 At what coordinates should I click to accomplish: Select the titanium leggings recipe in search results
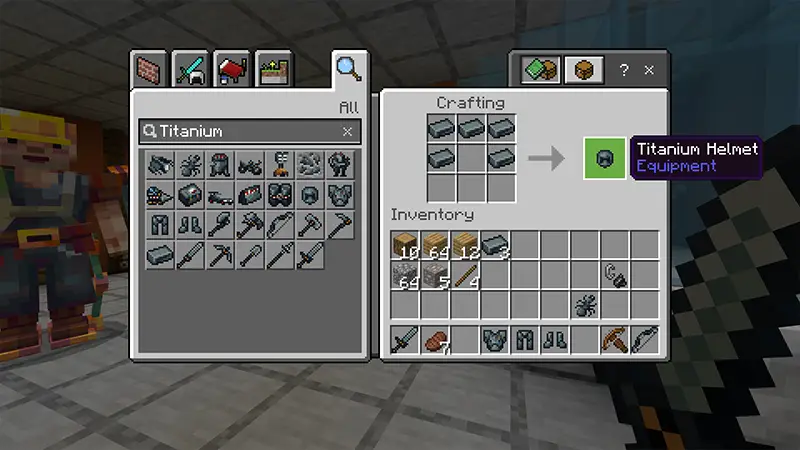pyautogui.click(x=161, y=226)
